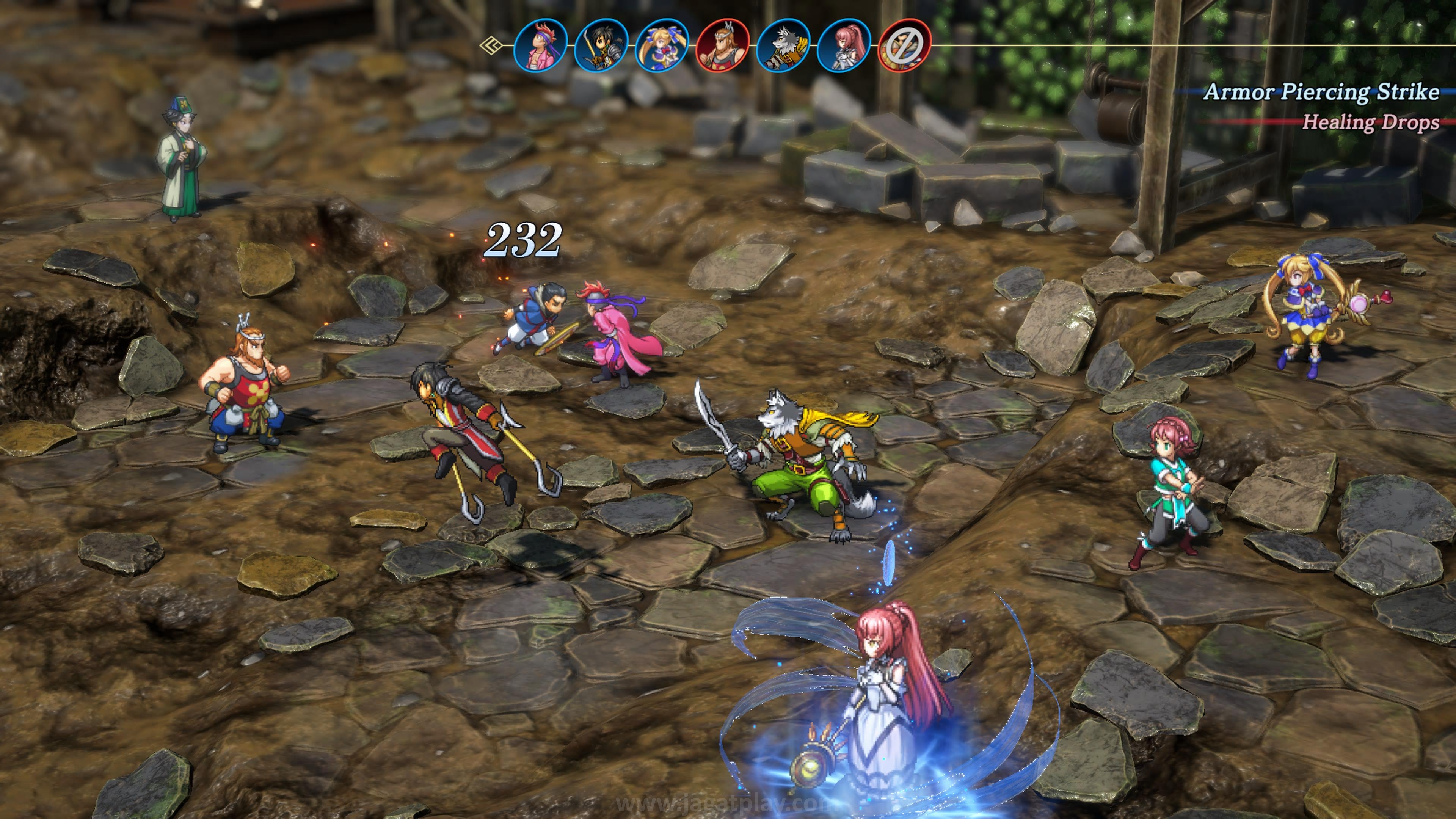Viewport: 1456px width, 819px height.
Task: Select the pink-robed red-haired fighter turn portrait
Action: pos(540,45)
